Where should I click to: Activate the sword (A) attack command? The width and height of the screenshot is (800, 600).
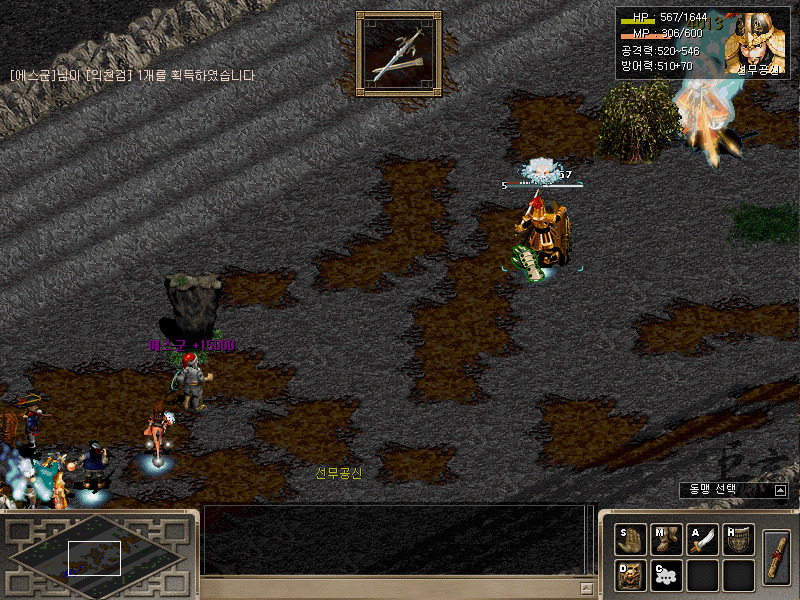click(702, 540)
